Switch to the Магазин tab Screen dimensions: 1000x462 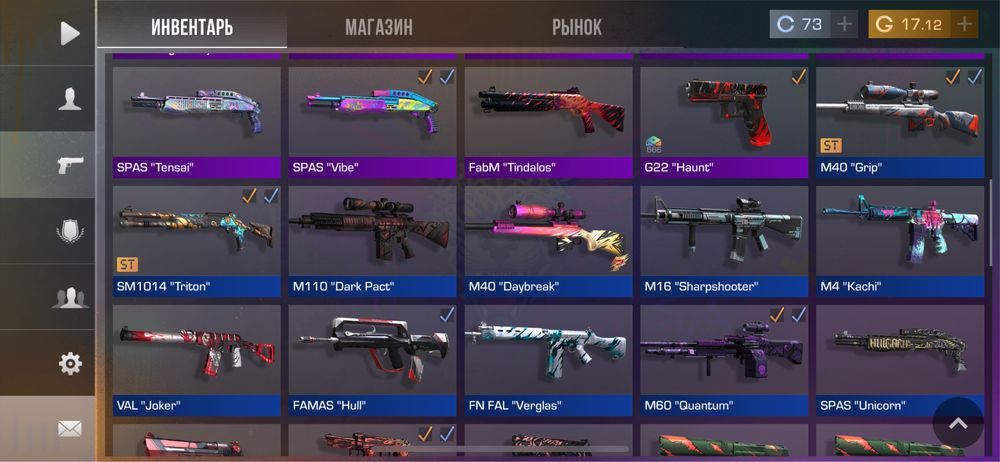378,27
